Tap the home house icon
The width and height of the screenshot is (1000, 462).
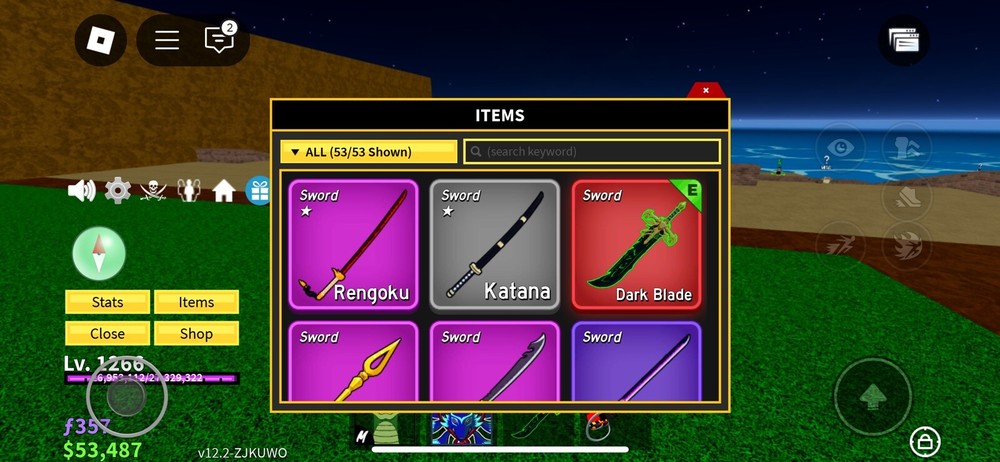(x=223, y=190)
